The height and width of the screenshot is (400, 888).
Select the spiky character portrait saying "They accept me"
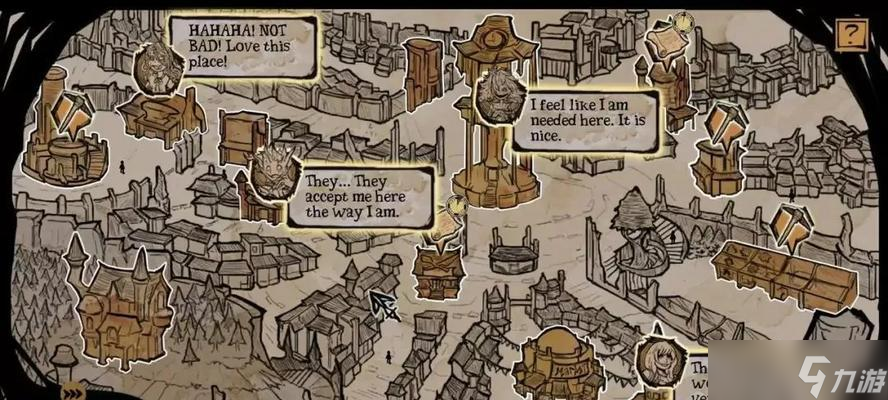270,170
